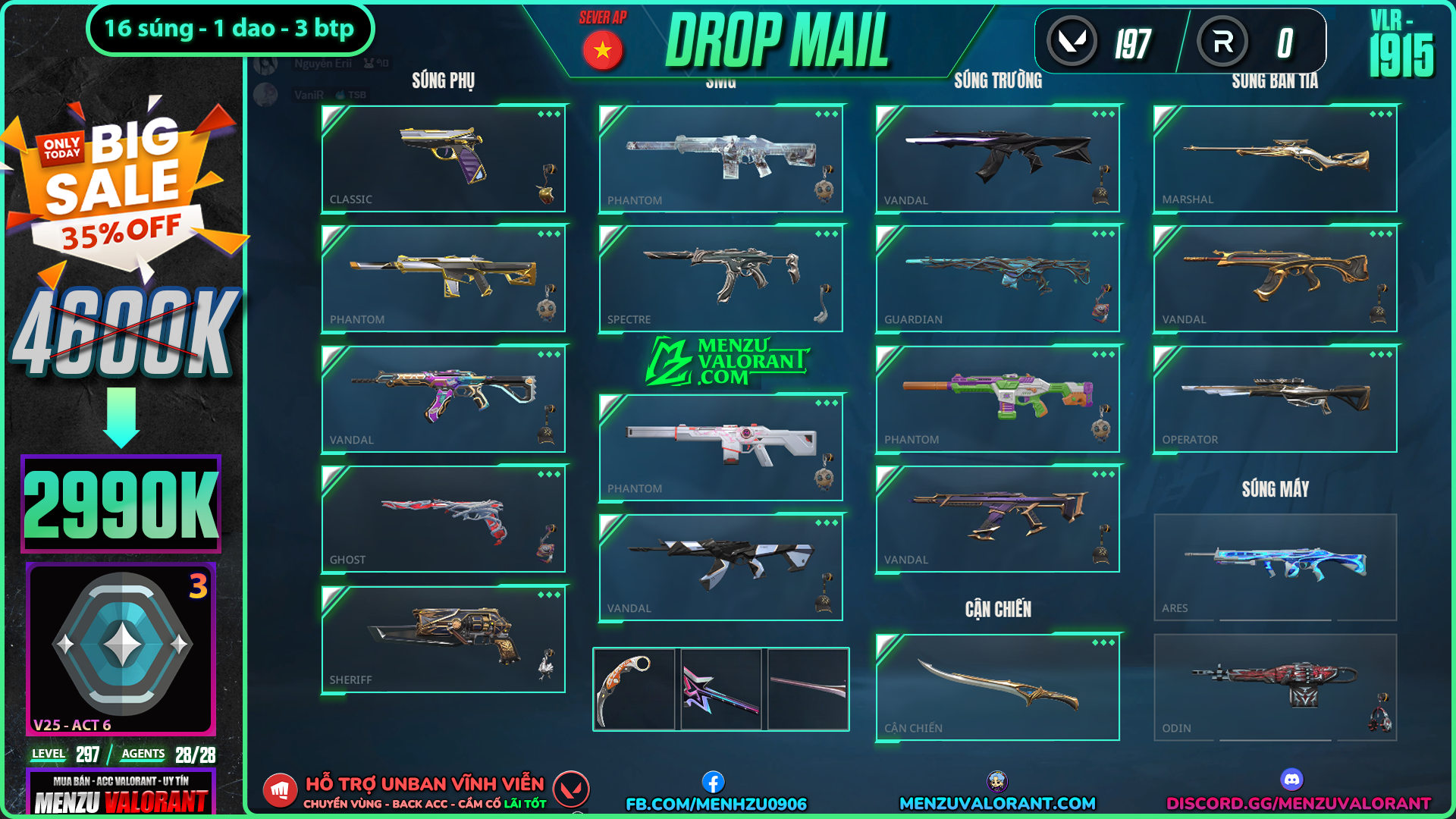Open the Ghost weapon skin slot
Viewport: 1456px width, 819px height.
444,519
